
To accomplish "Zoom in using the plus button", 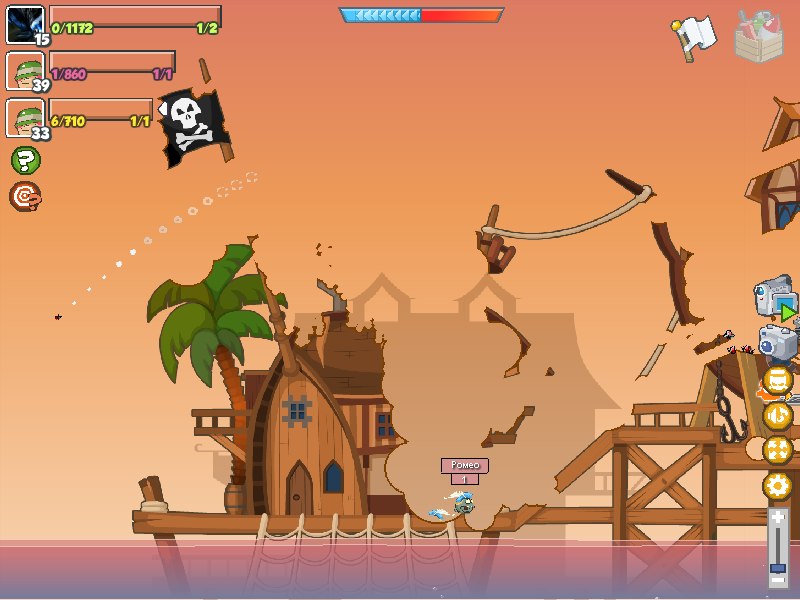I will [778, 518].
